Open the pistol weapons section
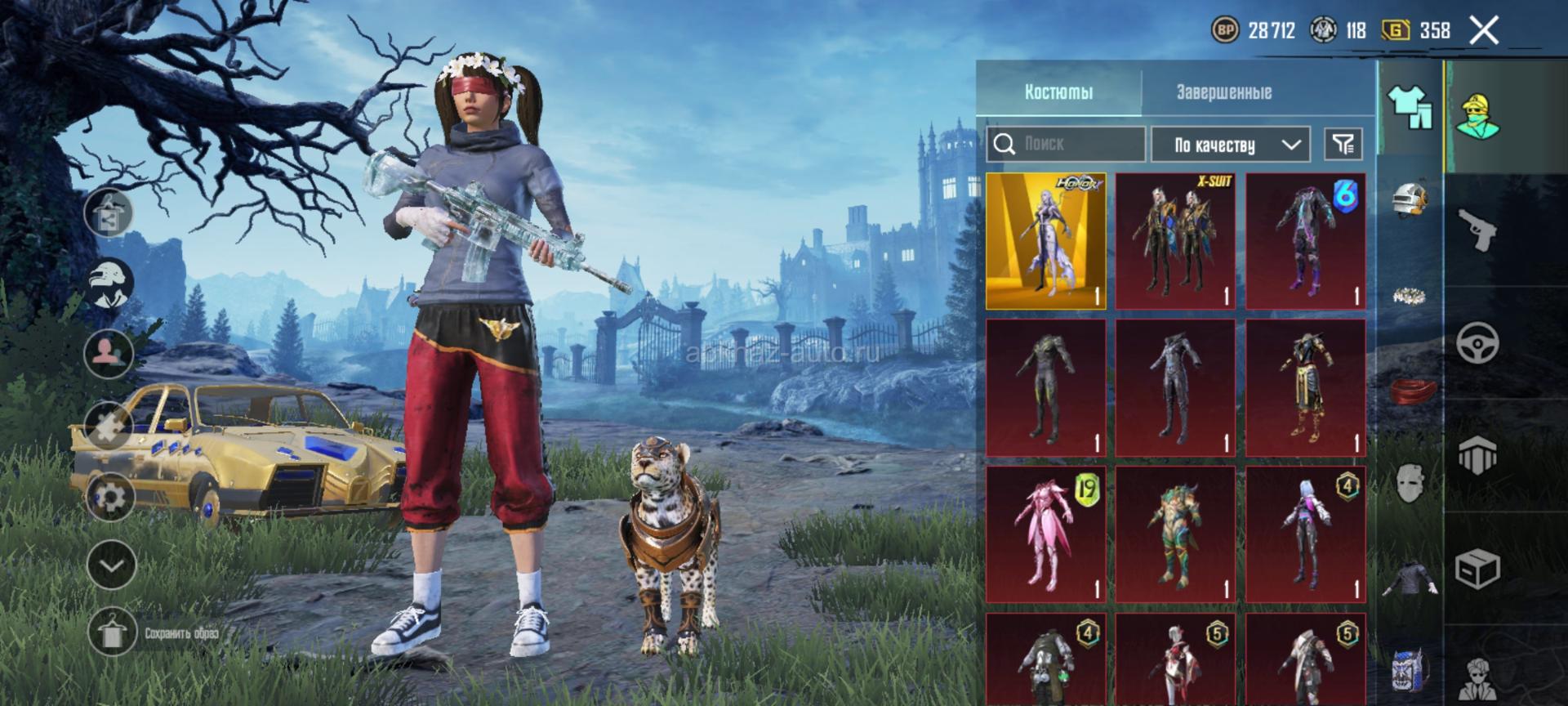The width and height of the screenshot is (1568, 706). (1477, 230)
